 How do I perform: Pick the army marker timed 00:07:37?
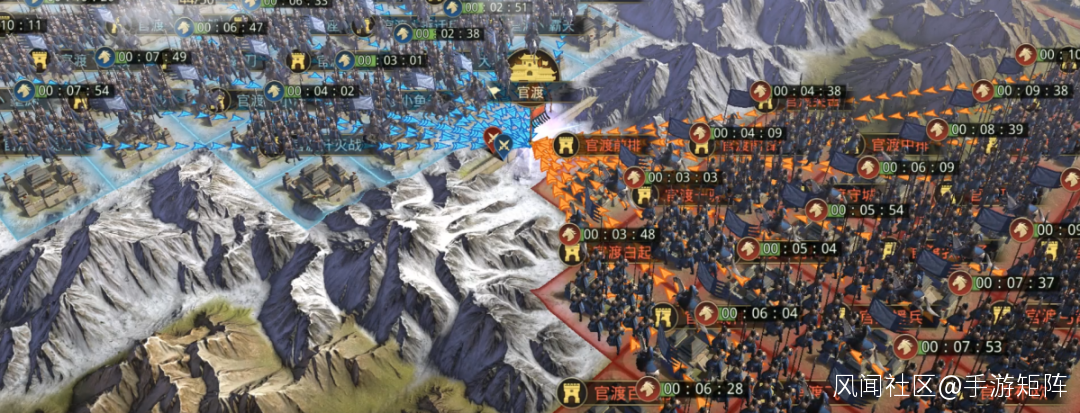[x=960, y=283]
